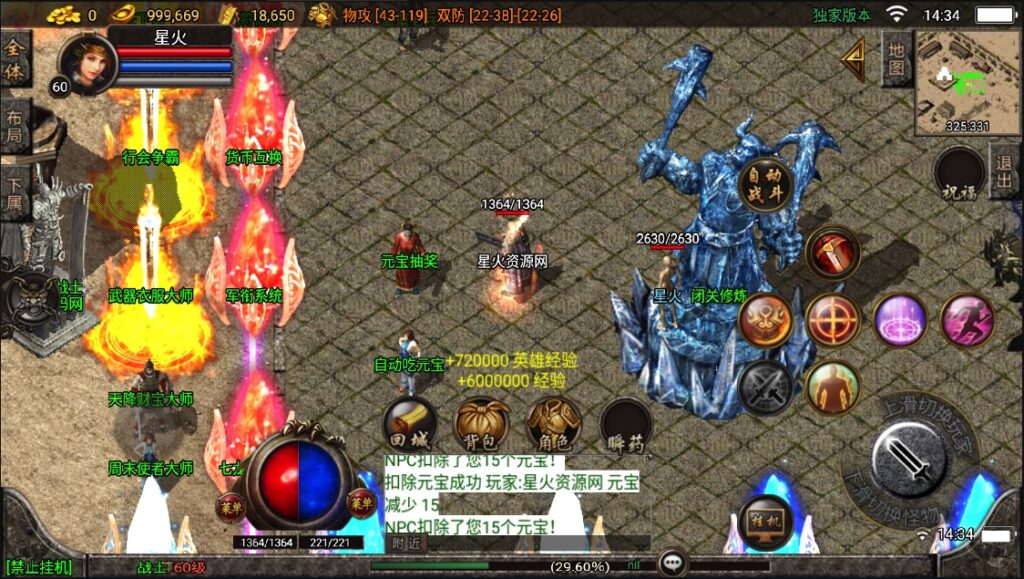
Task: Select the 退出 exit button
Action: click(1004, 171)
